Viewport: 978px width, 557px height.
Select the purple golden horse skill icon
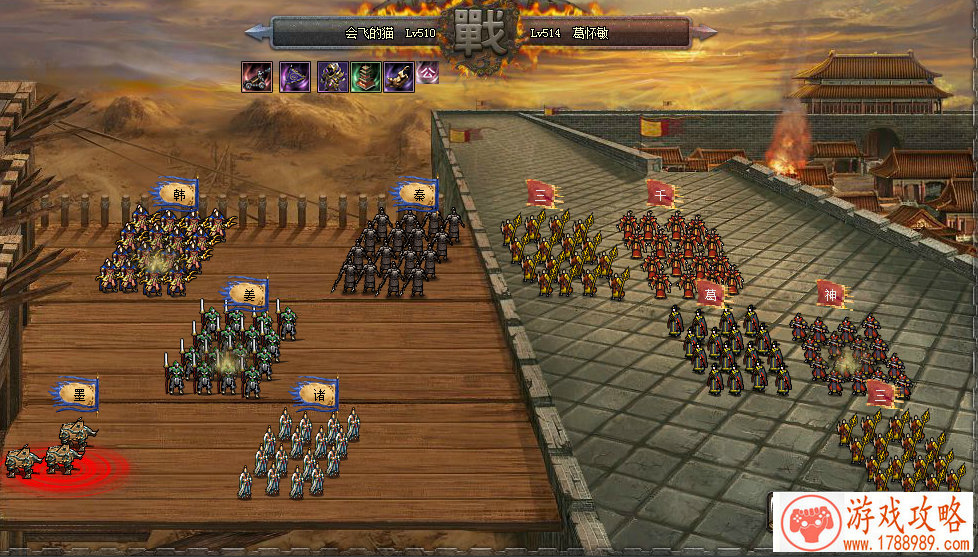coord(398,76)
